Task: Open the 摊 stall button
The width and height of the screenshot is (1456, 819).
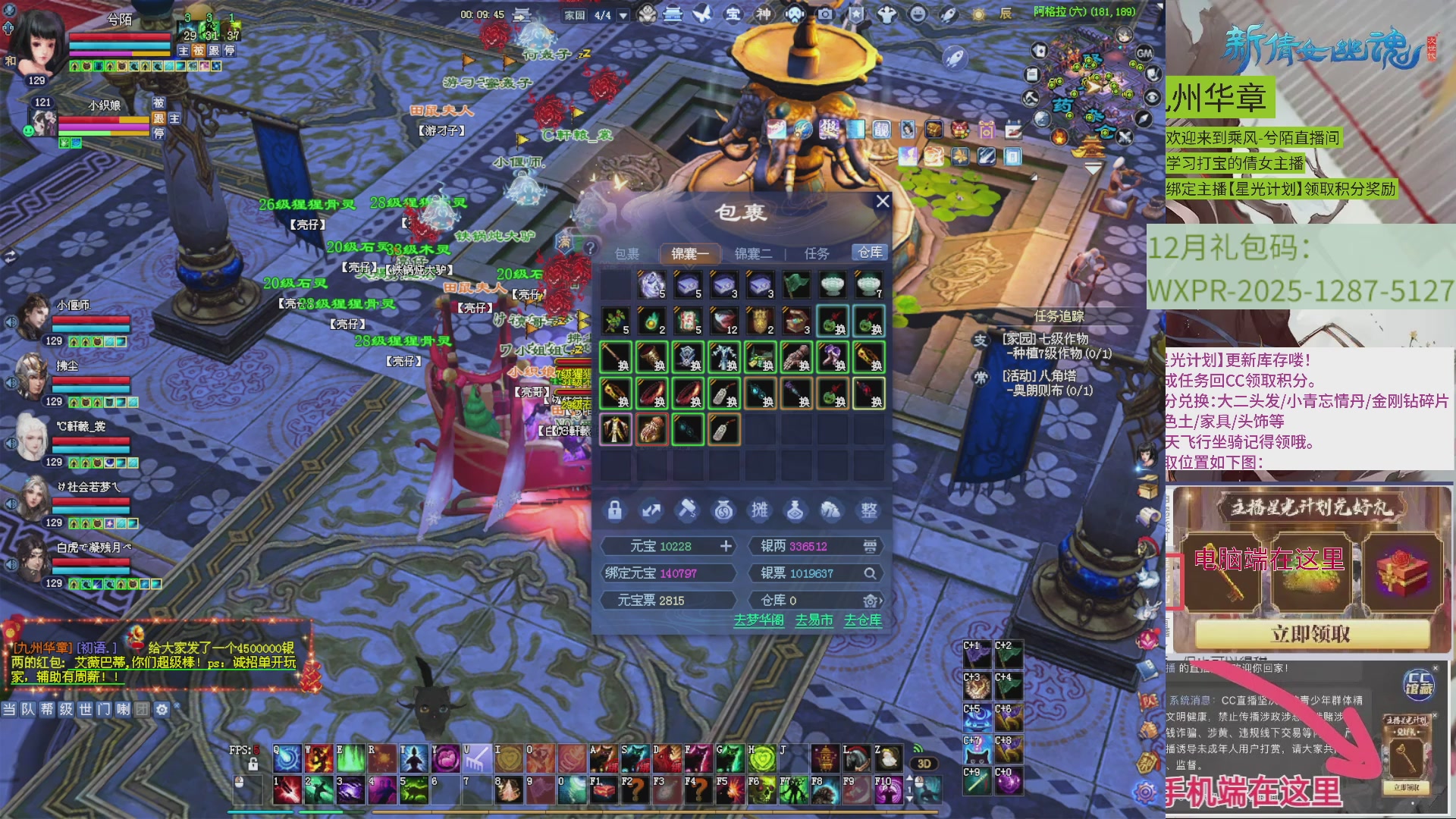Action: (759, 510)
